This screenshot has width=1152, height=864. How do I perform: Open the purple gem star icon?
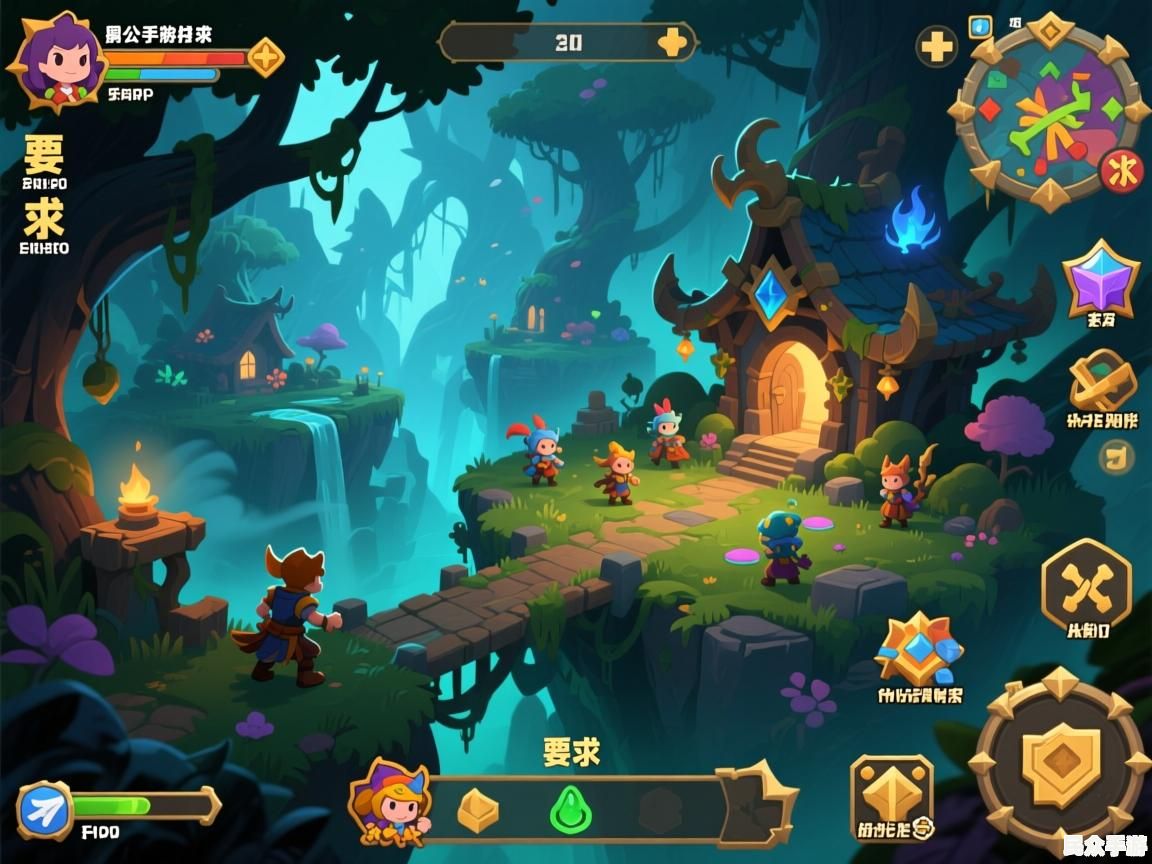pos(1100,279)
